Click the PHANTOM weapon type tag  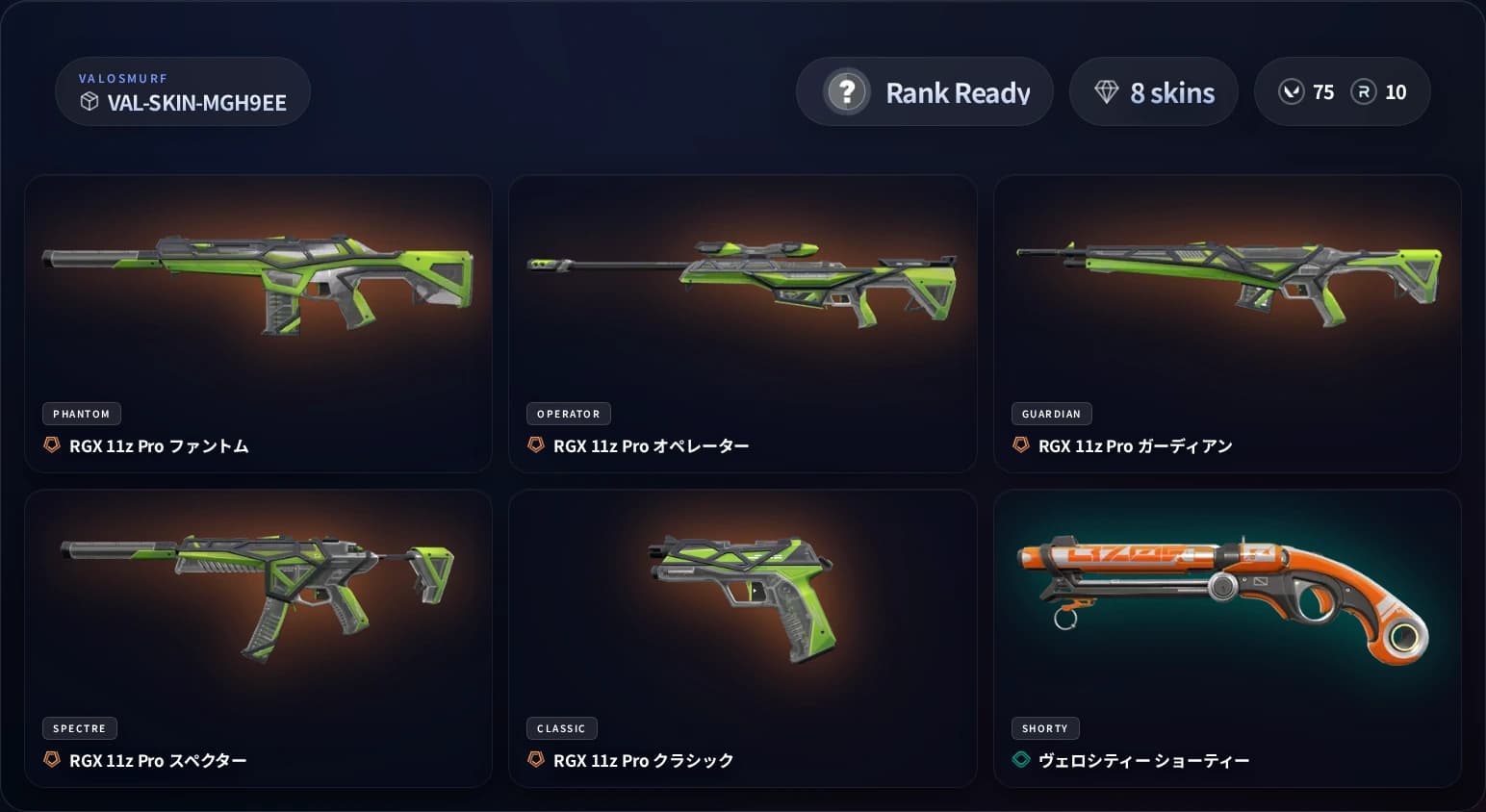click(x=82, y=414)
